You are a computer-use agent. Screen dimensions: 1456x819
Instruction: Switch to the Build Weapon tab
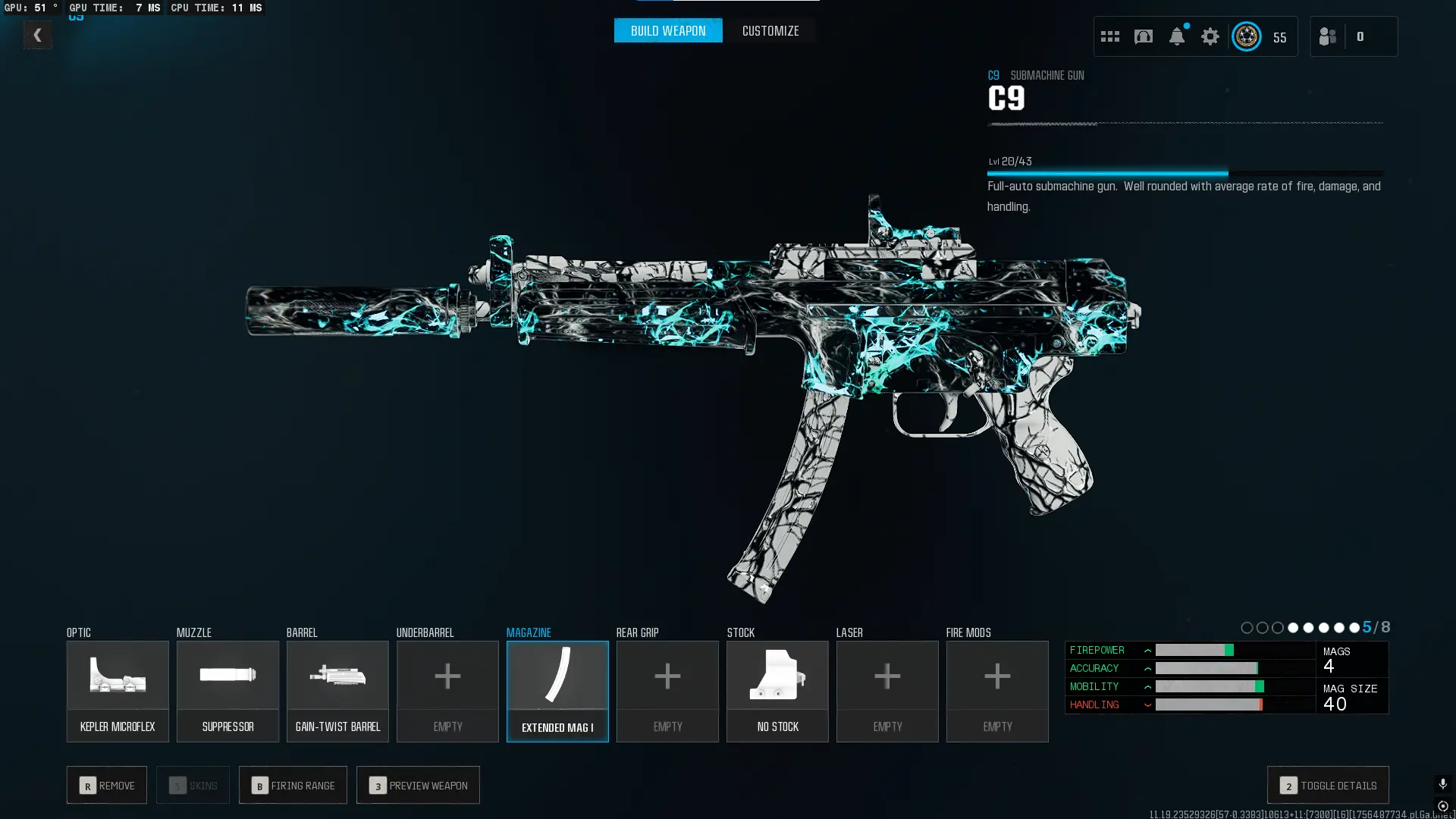[x=667, y=31]
